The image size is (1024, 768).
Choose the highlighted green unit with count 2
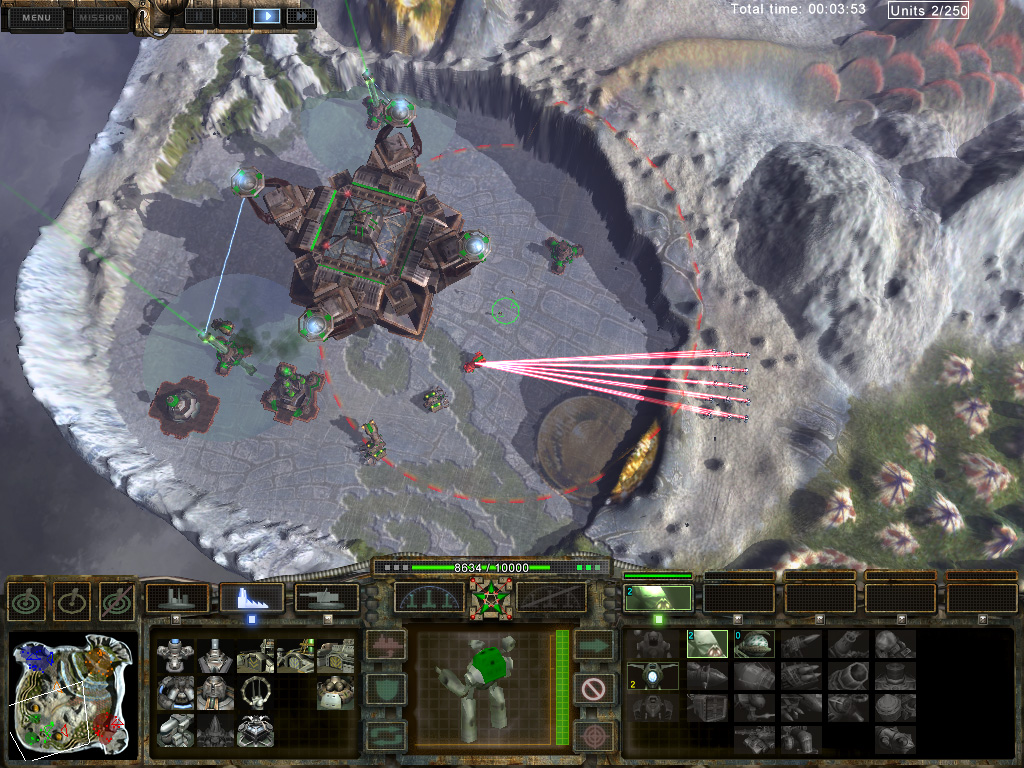[x=707, y=644]
